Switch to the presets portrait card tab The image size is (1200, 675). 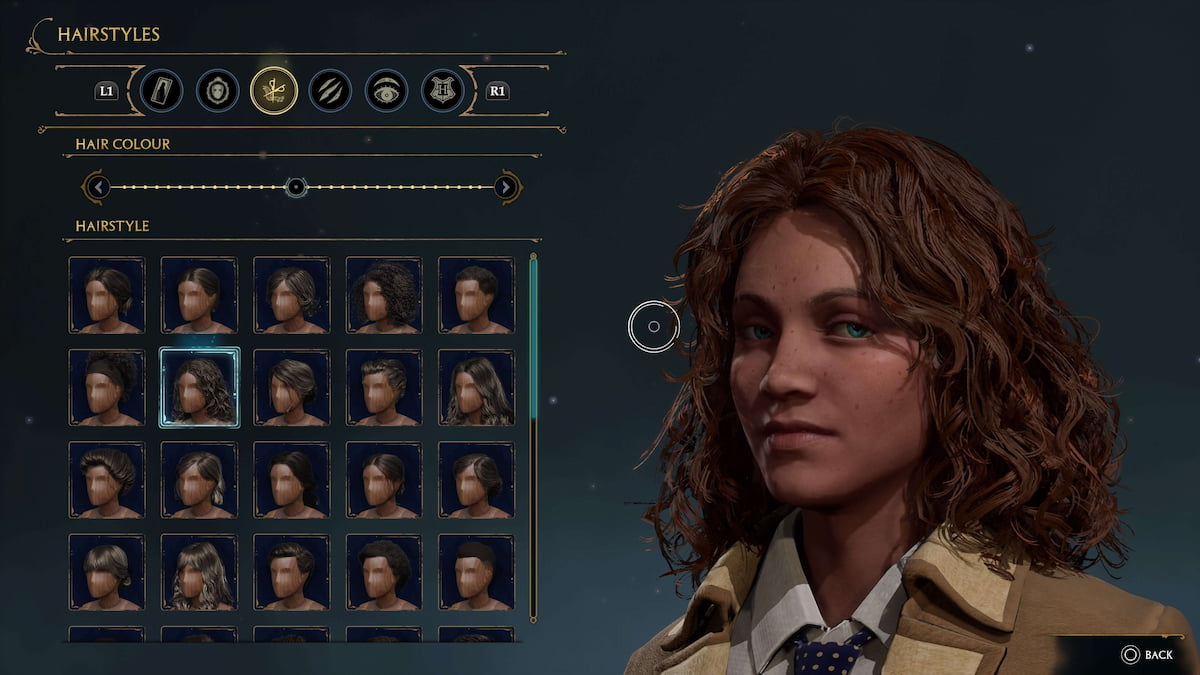tap(161, 91)
